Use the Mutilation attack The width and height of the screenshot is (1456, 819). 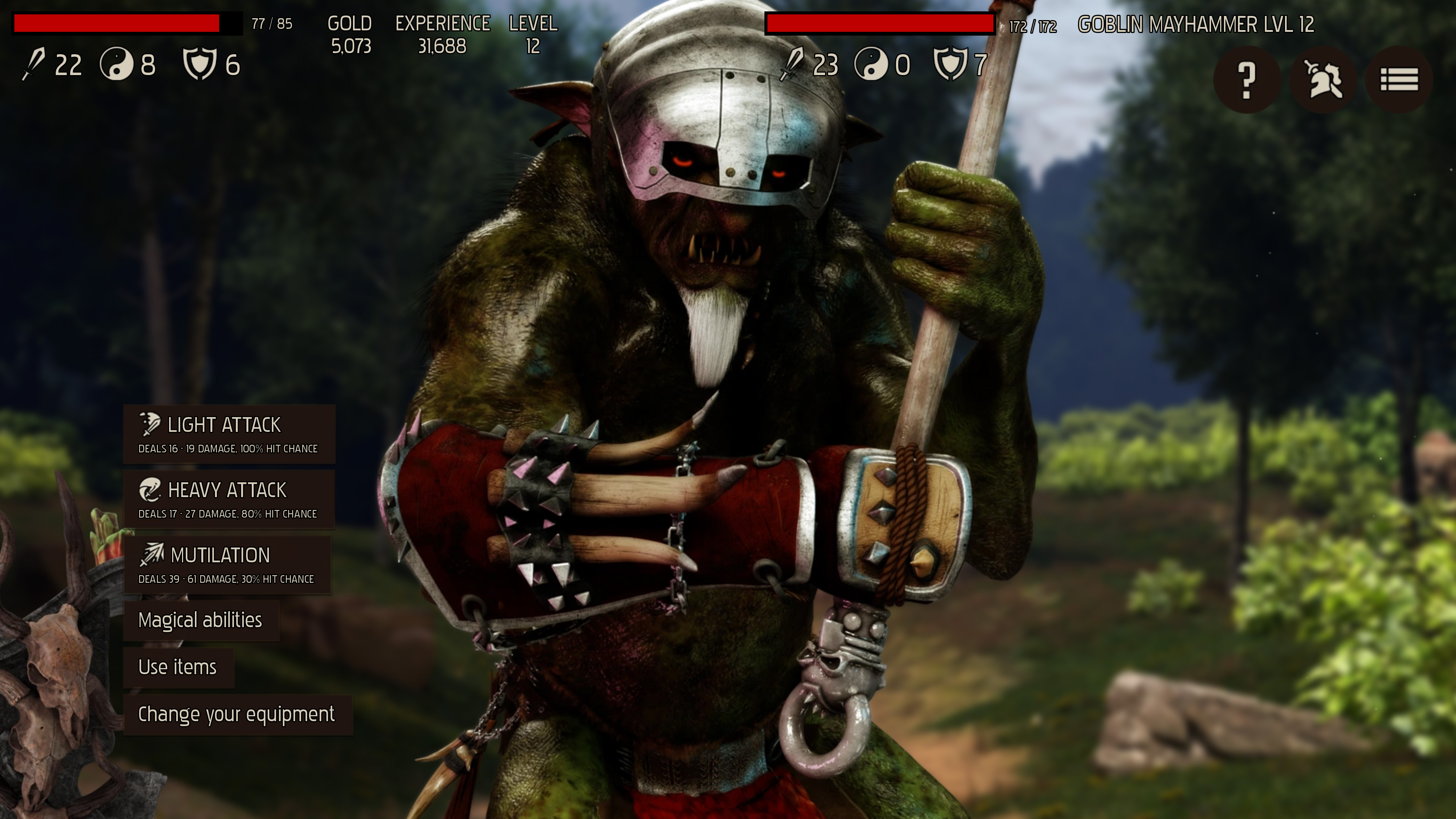point(227,565)
